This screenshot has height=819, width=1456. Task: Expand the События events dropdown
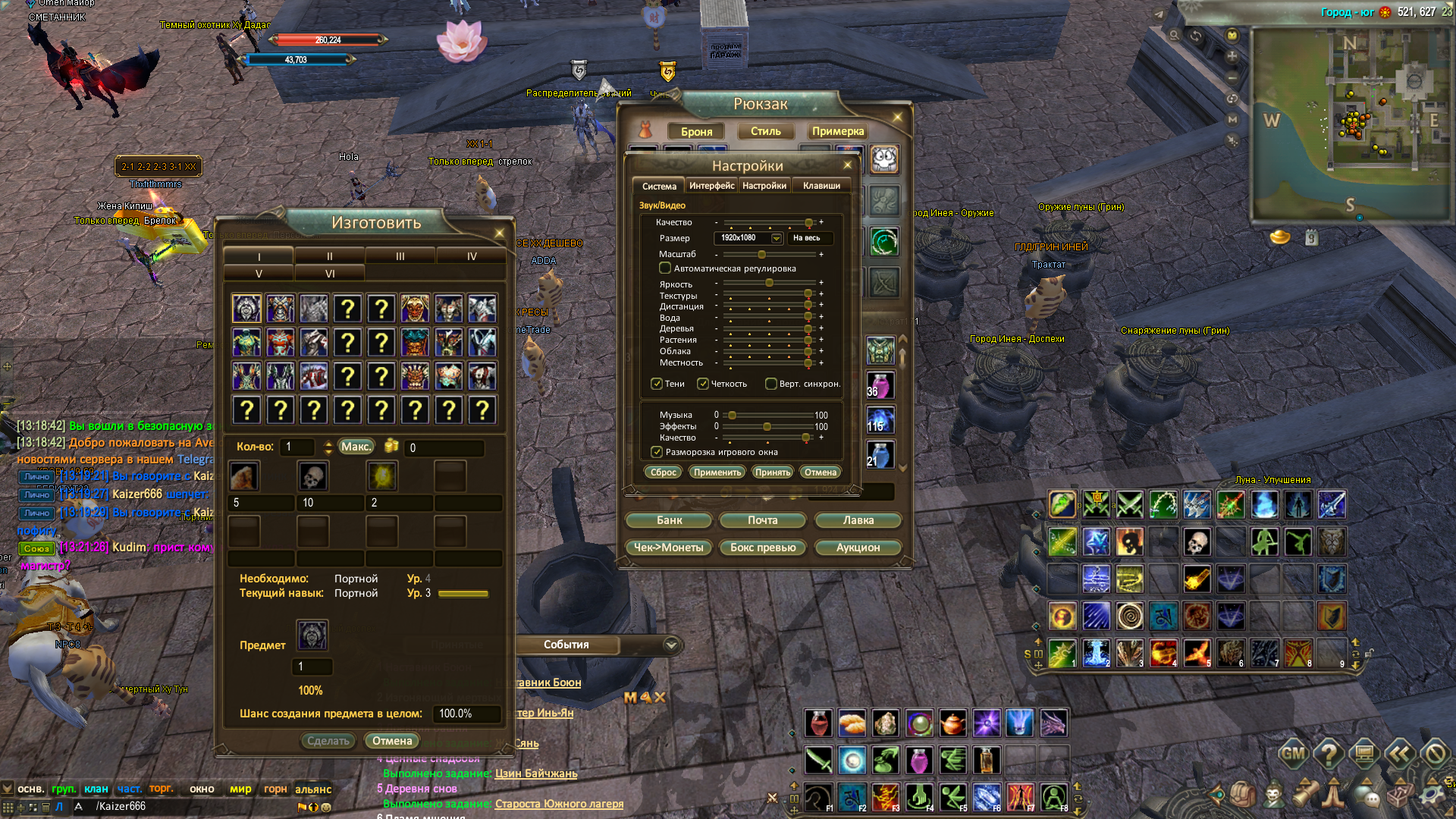point(671,645)
